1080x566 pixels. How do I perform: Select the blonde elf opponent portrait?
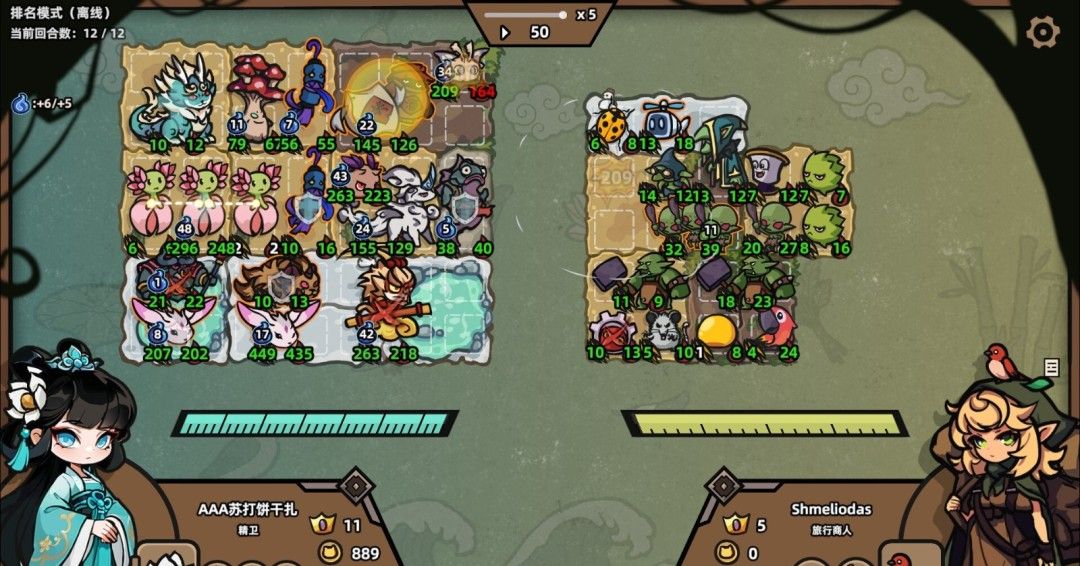pos(1010,460)
